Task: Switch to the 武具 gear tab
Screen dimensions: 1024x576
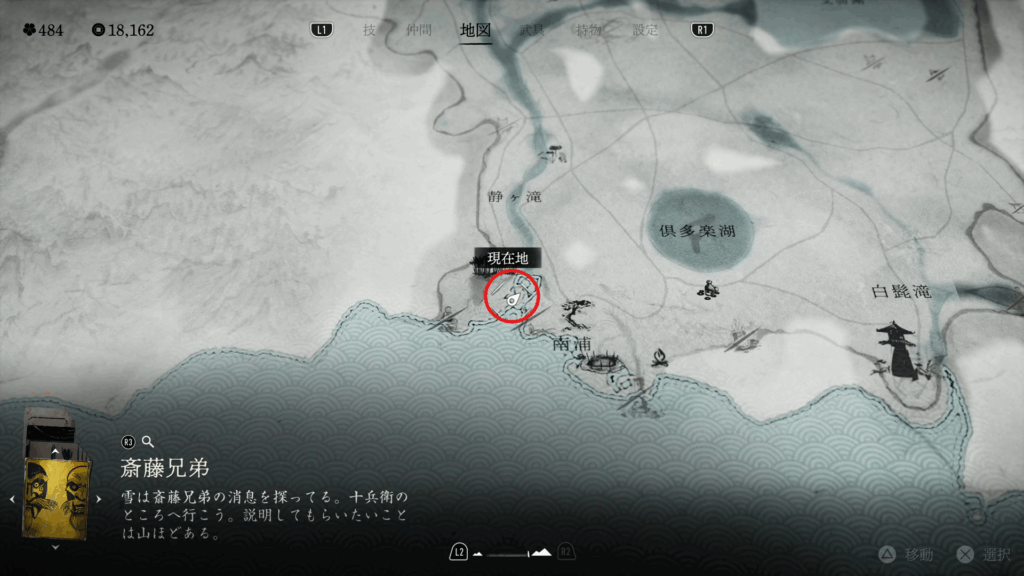Action: [x=532, y=30]
